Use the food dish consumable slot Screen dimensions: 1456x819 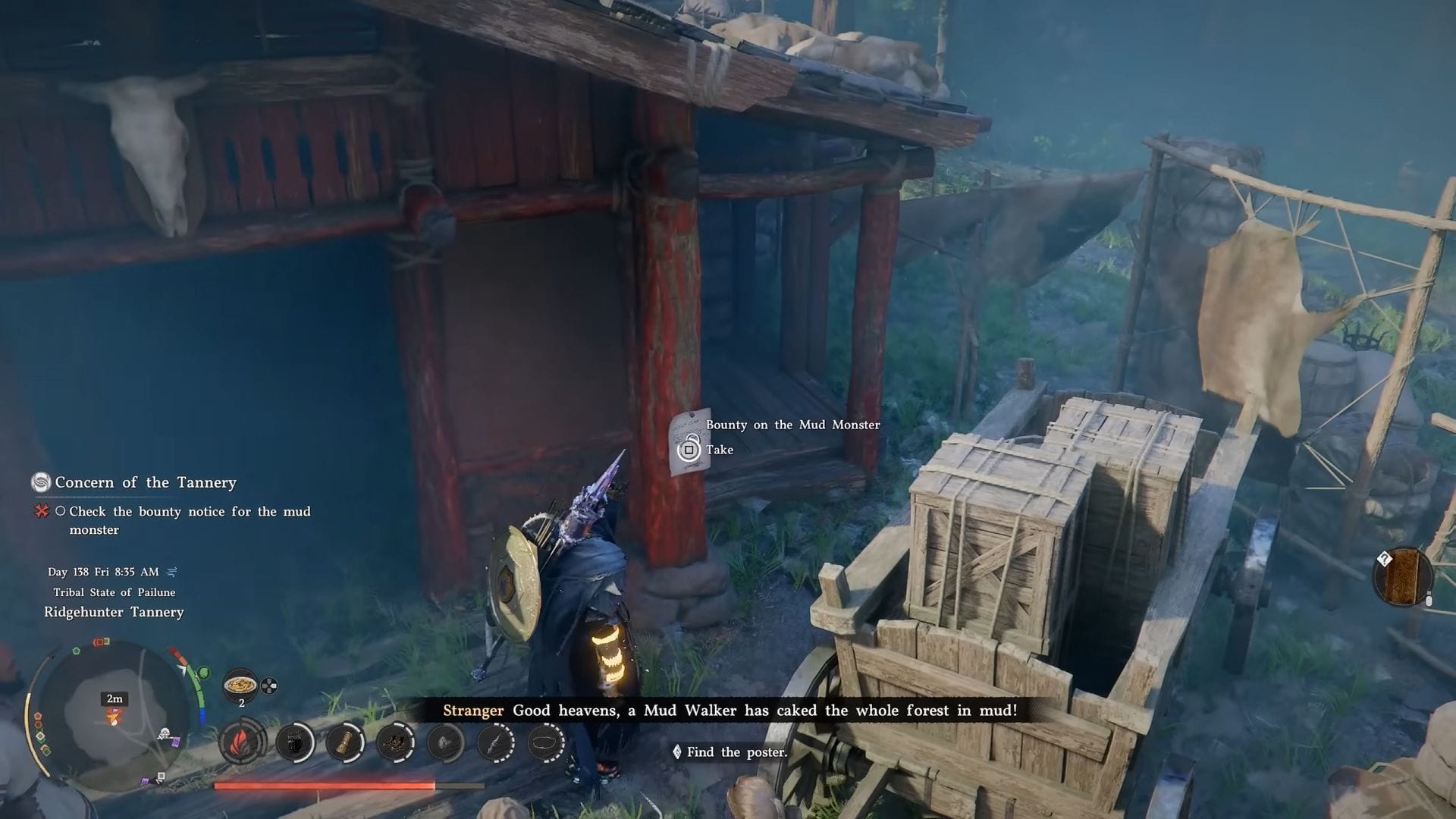pos(241,685)
